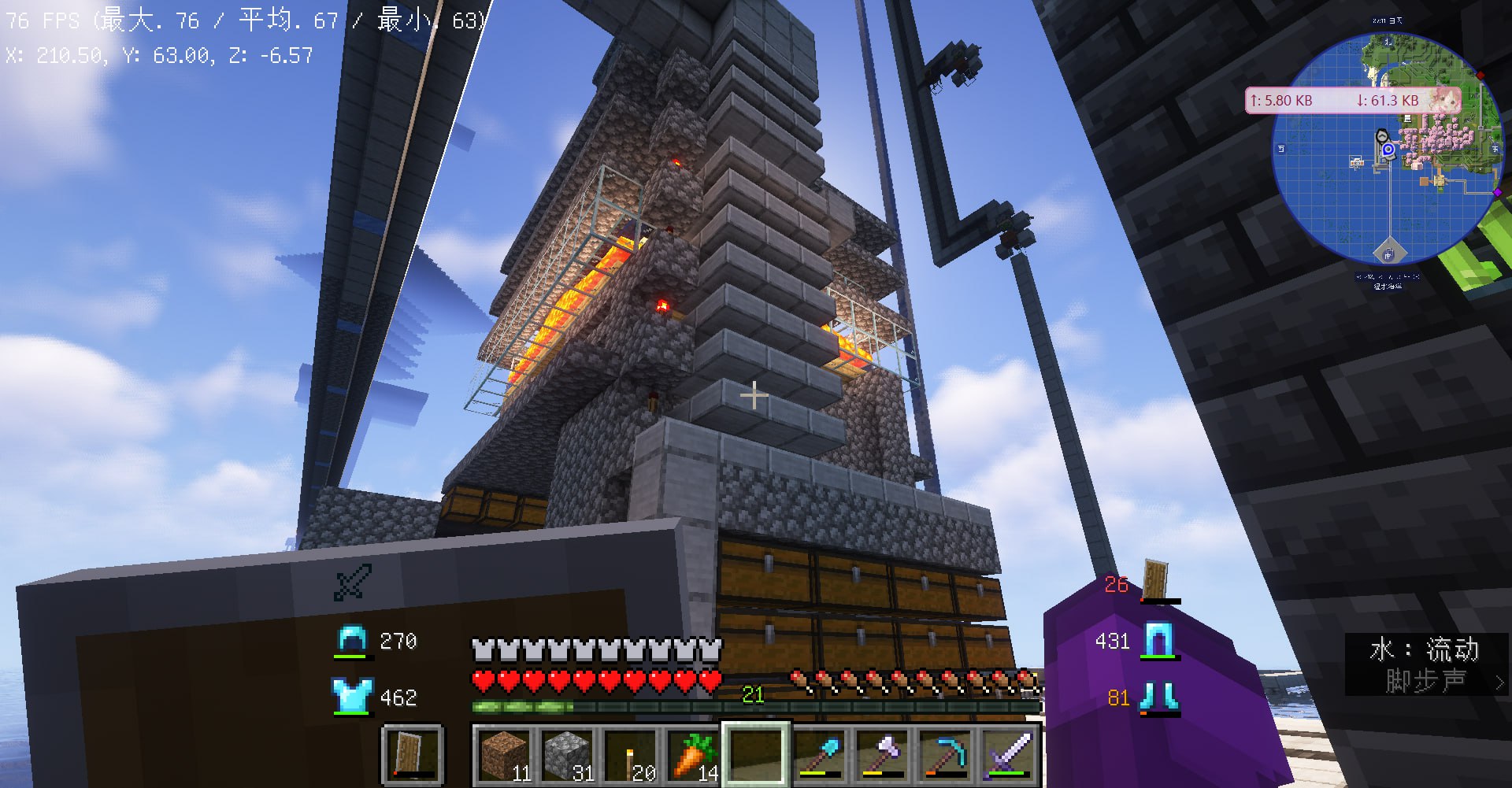Choose the diamond pickaxe in the hotbar

click(945, 755)
